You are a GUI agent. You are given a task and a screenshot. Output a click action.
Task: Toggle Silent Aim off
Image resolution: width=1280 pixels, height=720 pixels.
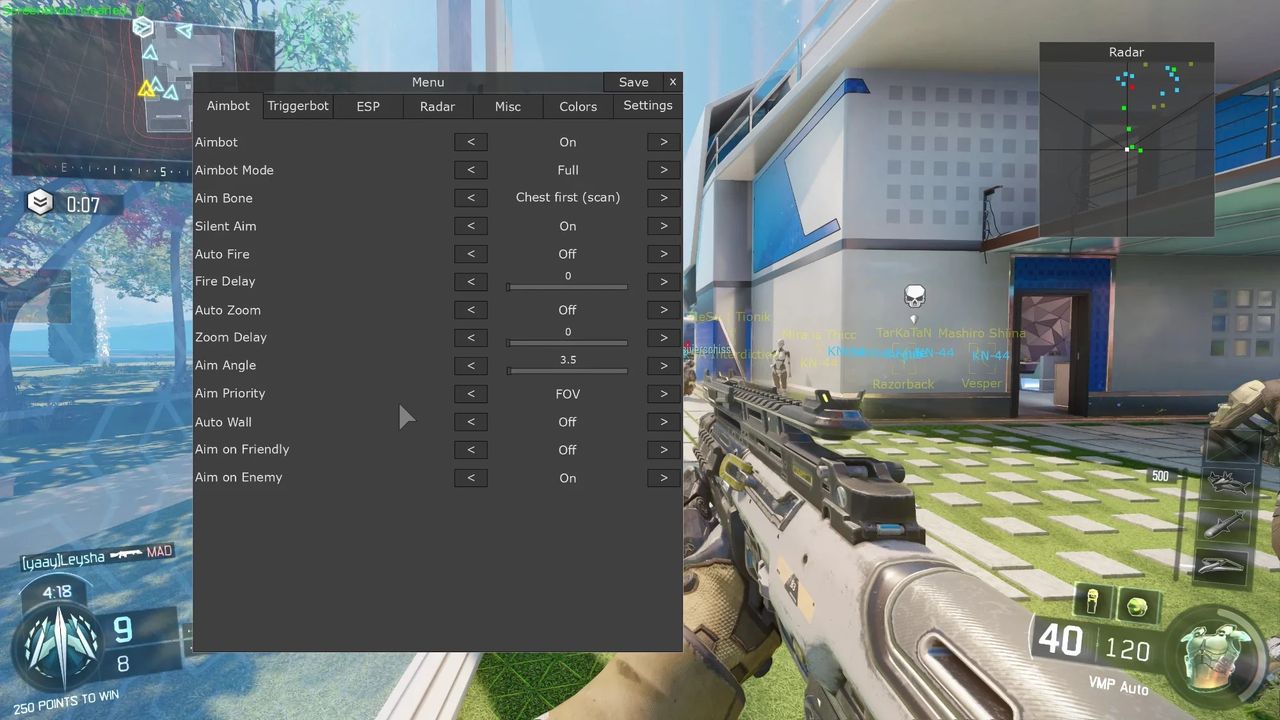(471, 225)
